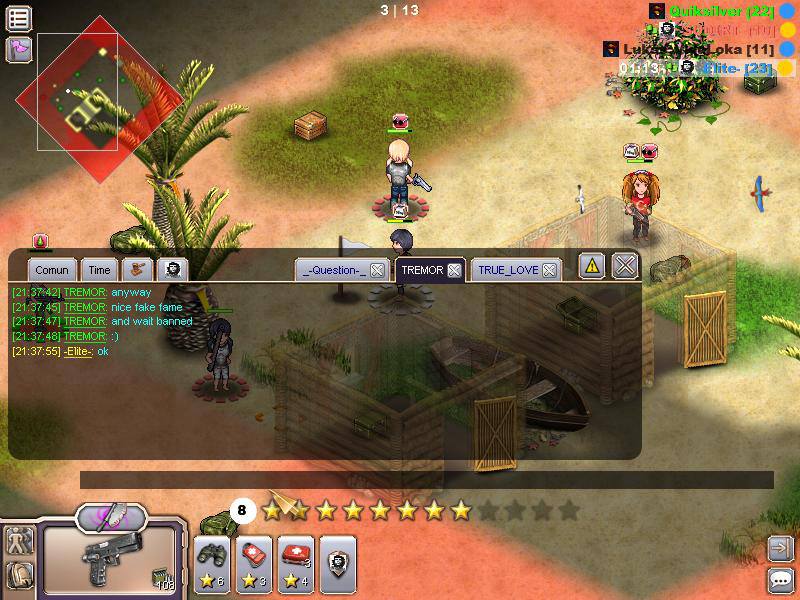Close the TREMOR chat tab
800x600 pixels.
tap(454, 270)
